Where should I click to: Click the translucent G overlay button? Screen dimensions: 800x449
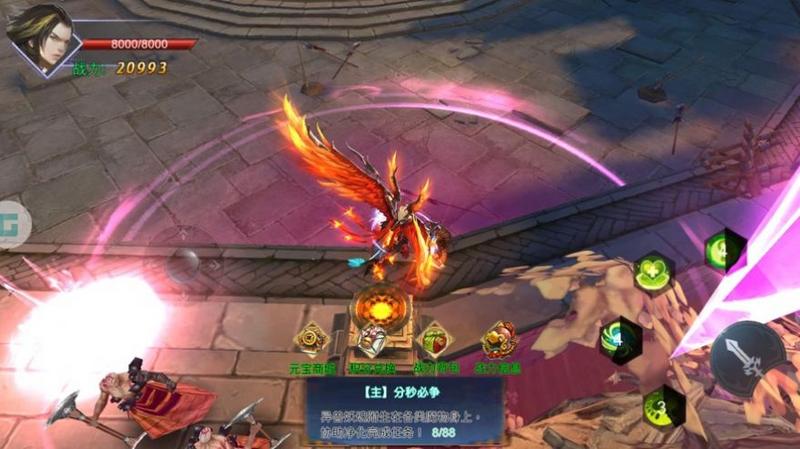pos(12,218)
